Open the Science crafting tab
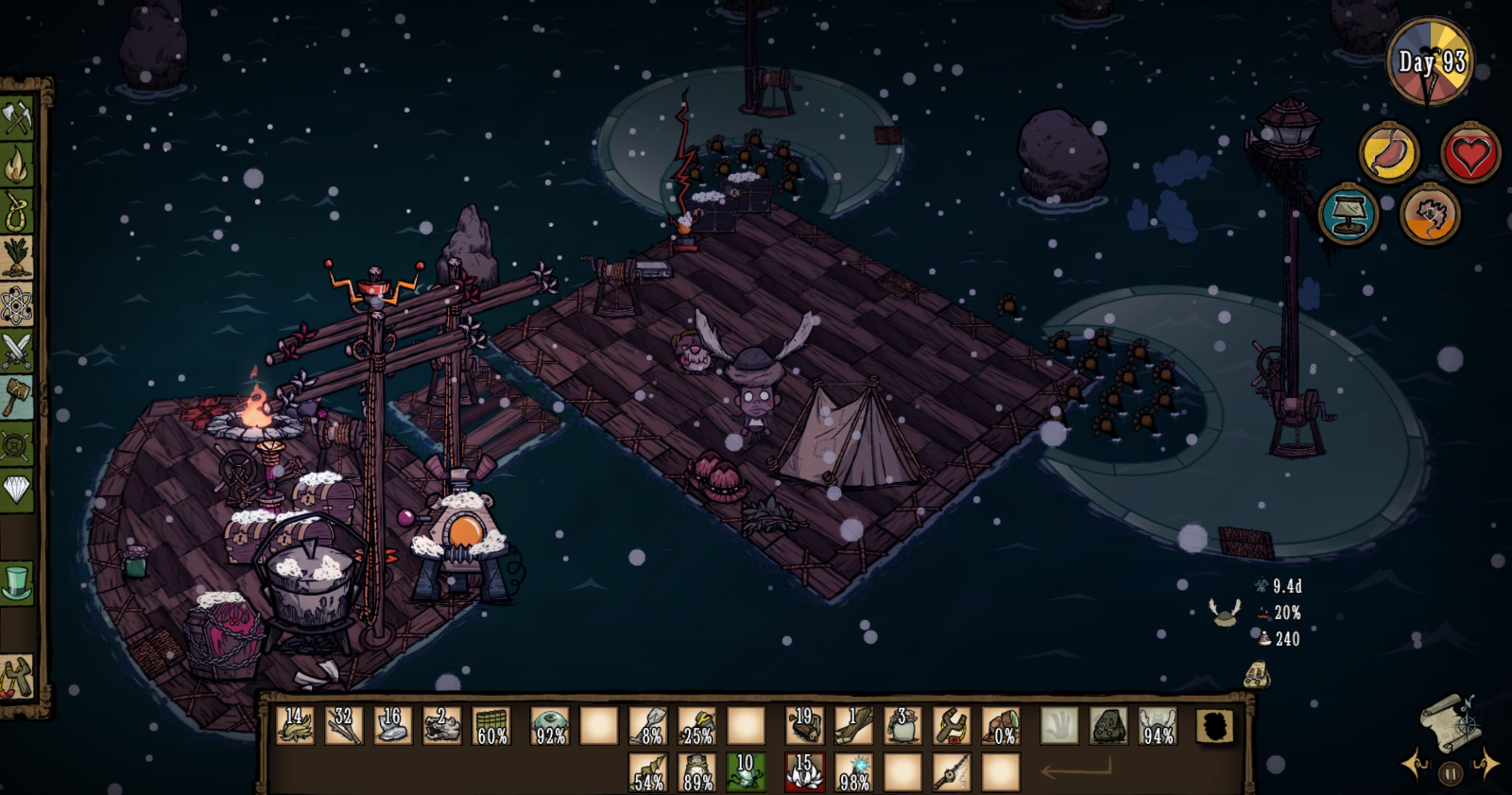 click(x=17, y=304)
